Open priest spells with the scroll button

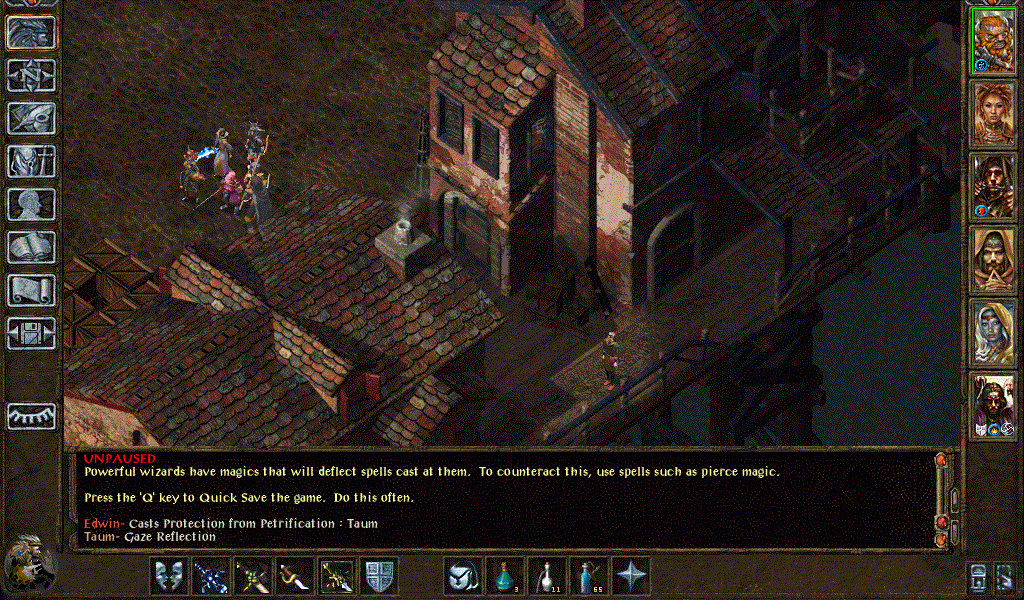coord(31,290)
